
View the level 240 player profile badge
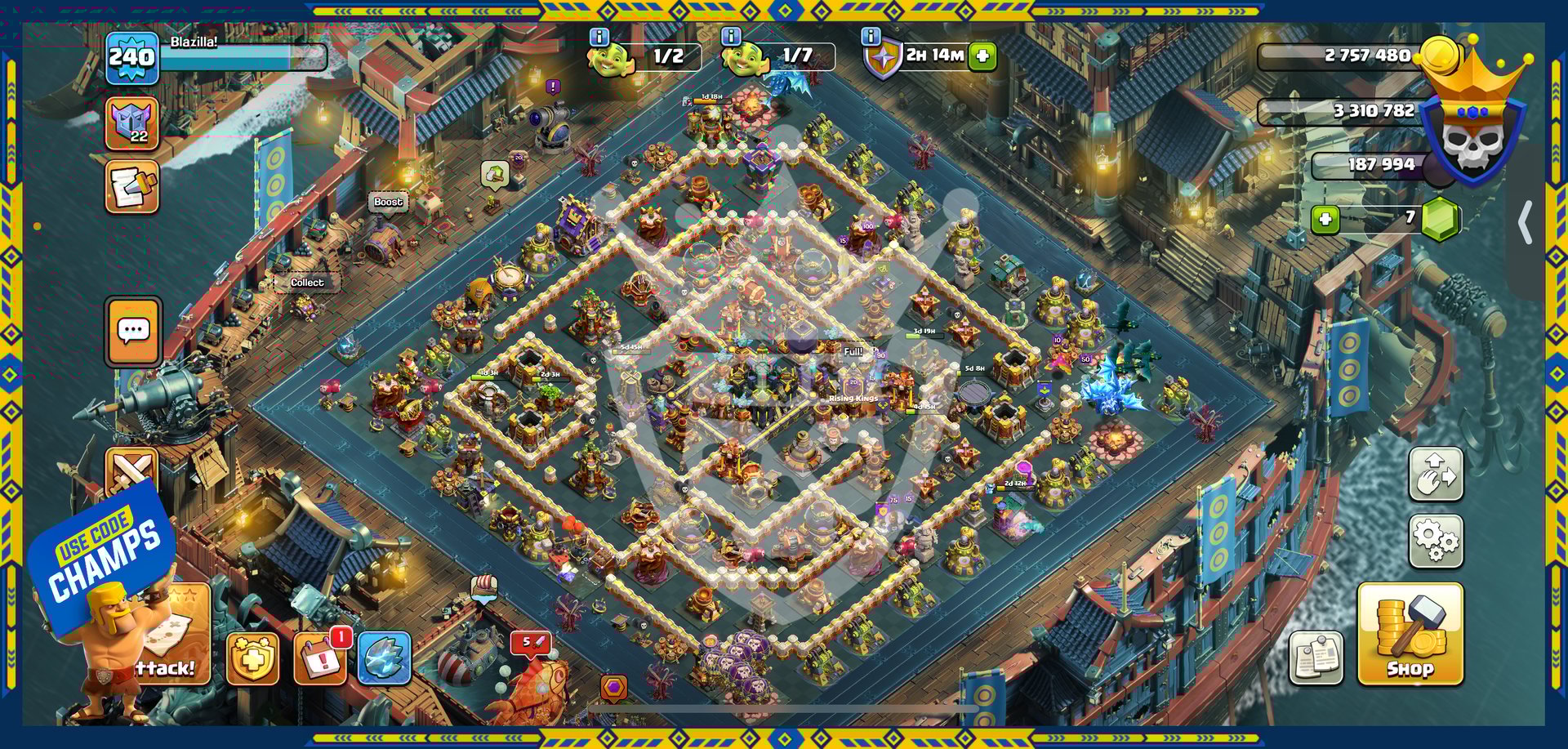131,58
